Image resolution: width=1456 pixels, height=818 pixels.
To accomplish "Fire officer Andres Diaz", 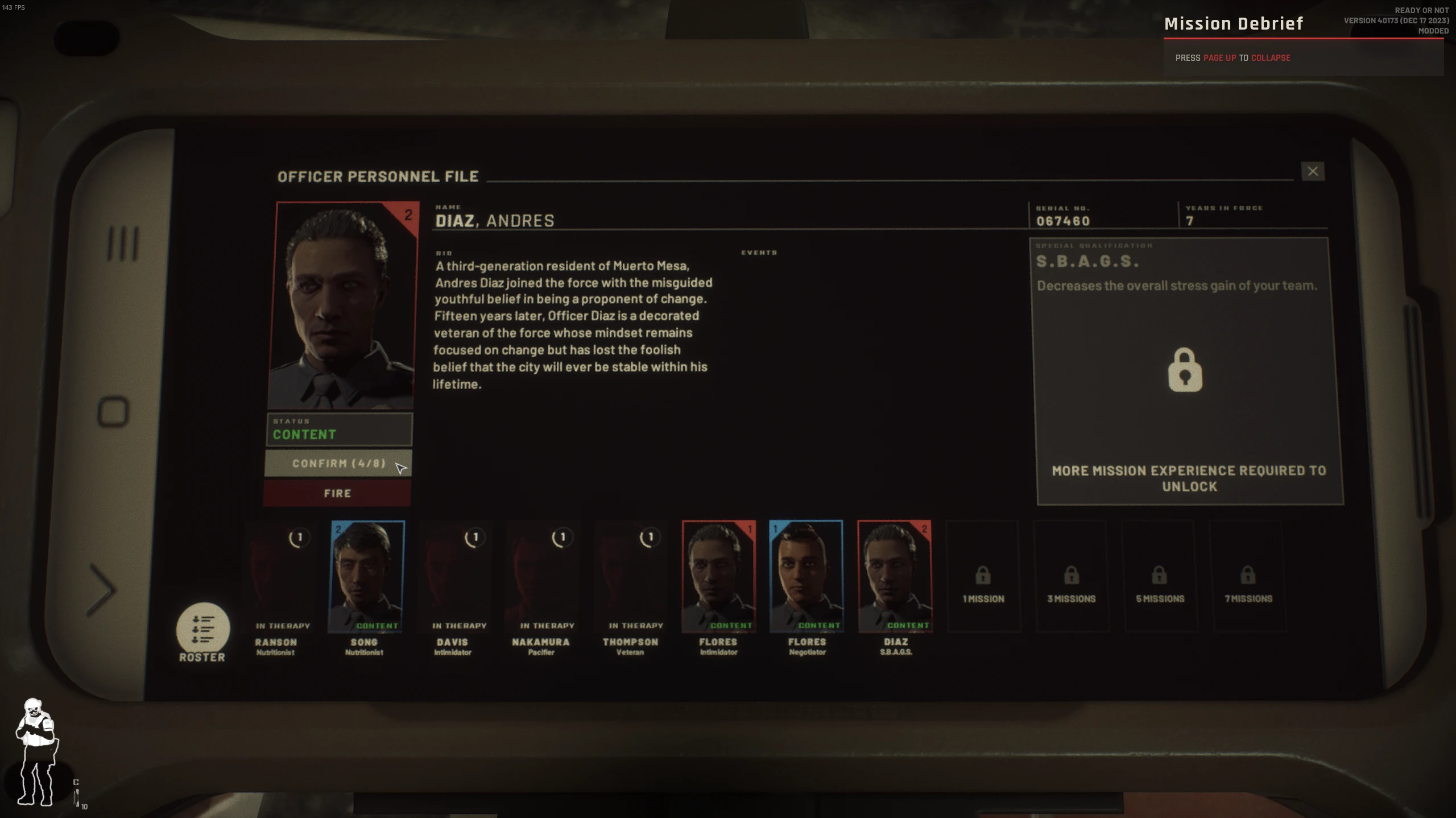I will 337,493.
